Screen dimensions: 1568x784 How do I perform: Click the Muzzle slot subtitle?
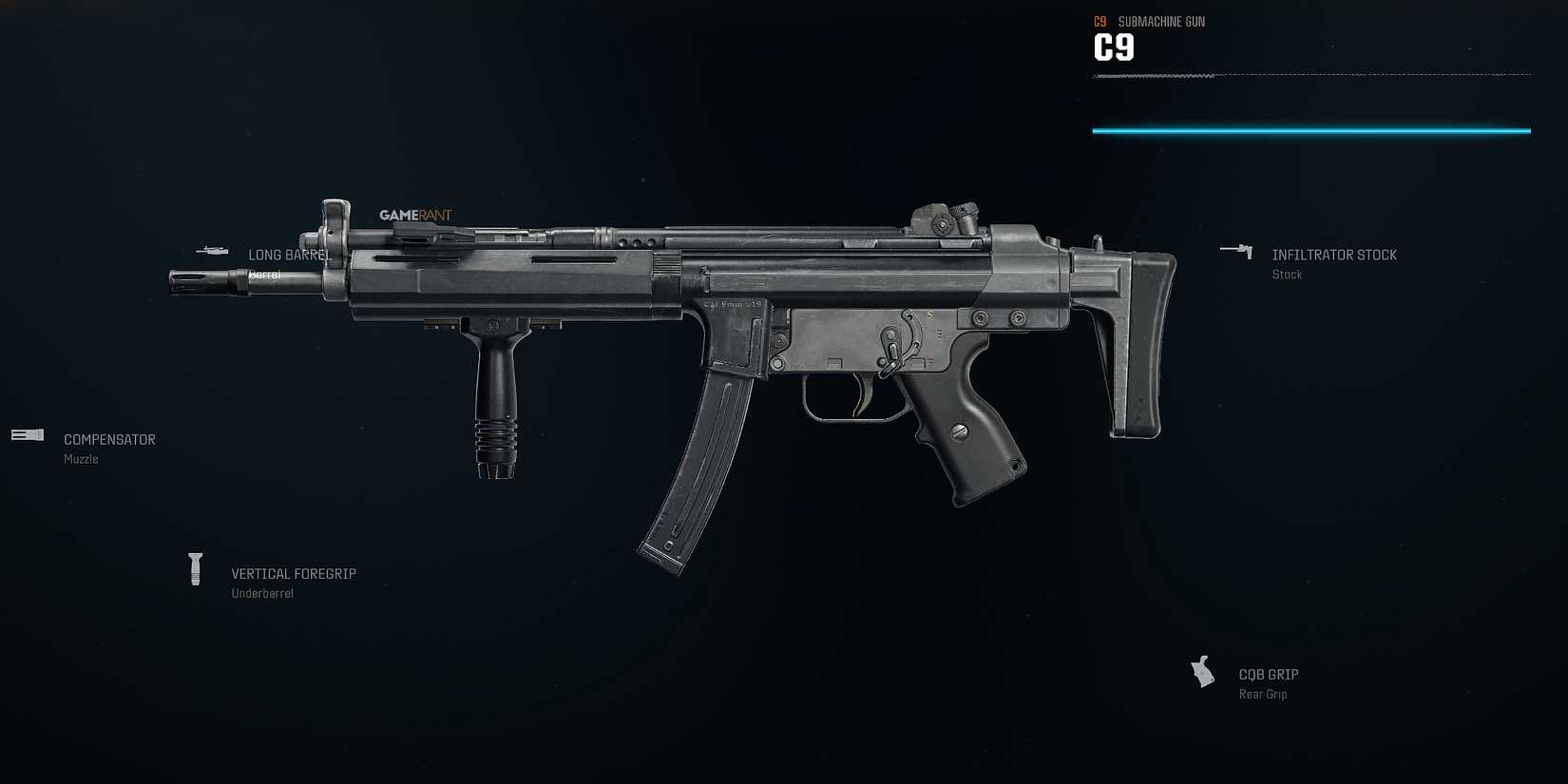(80, 459)
